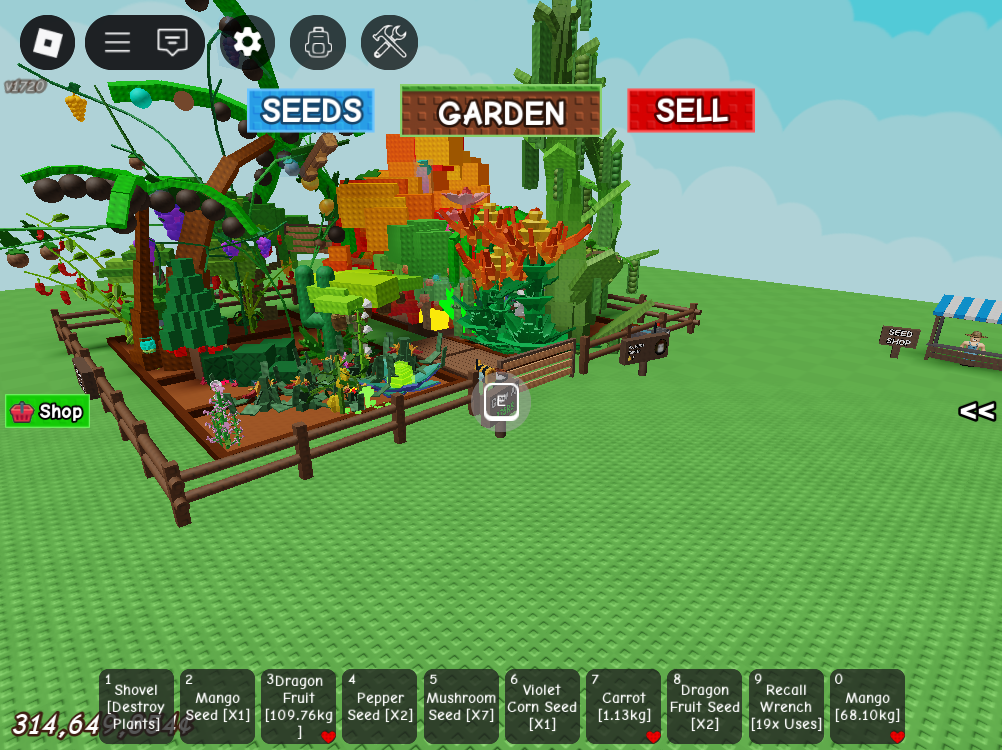Screen dimensions: 1002x750
Task: Select the Recall Wrench slot
Action: tap(786, 706)
